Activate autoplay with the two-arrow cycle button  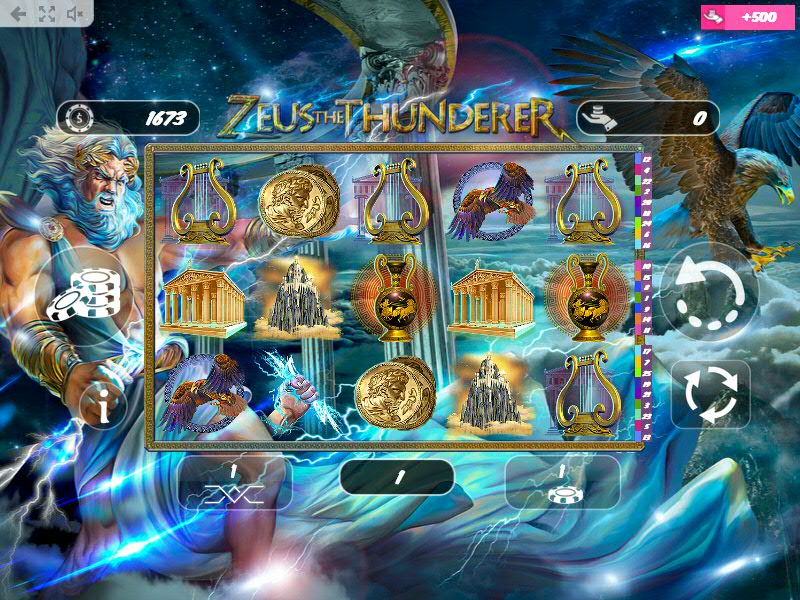pos(710,394)
